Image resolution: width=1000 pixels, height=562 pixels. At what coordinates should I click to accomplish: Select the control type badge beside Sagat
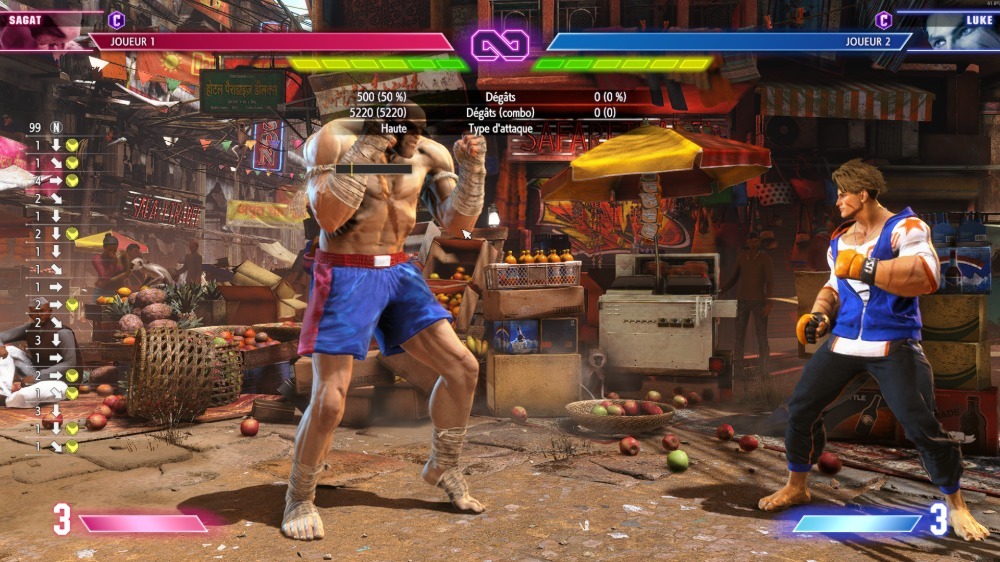point(116,19)
